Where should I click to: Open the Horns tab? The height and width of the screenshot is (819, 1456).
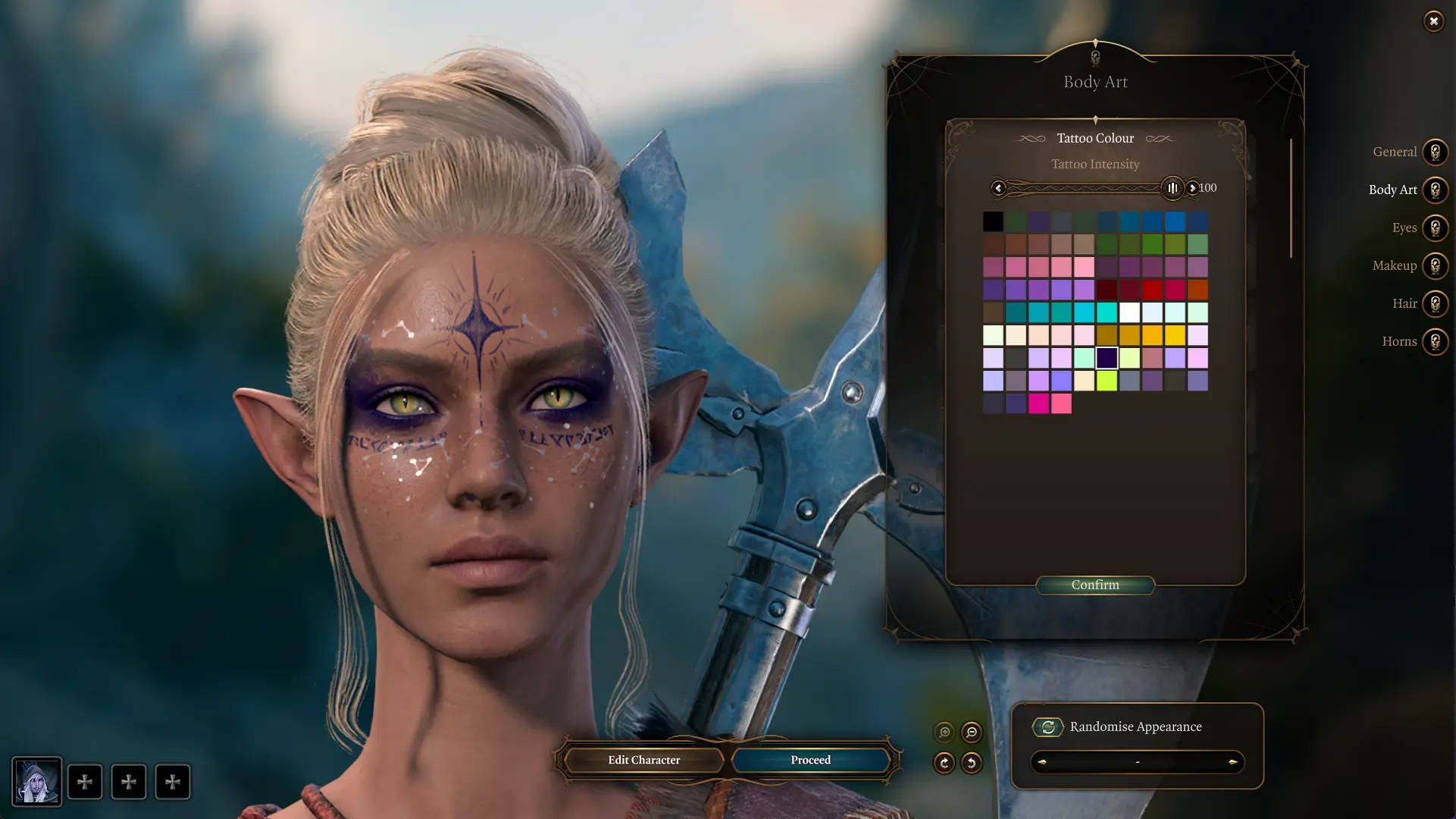point(1435,341)
